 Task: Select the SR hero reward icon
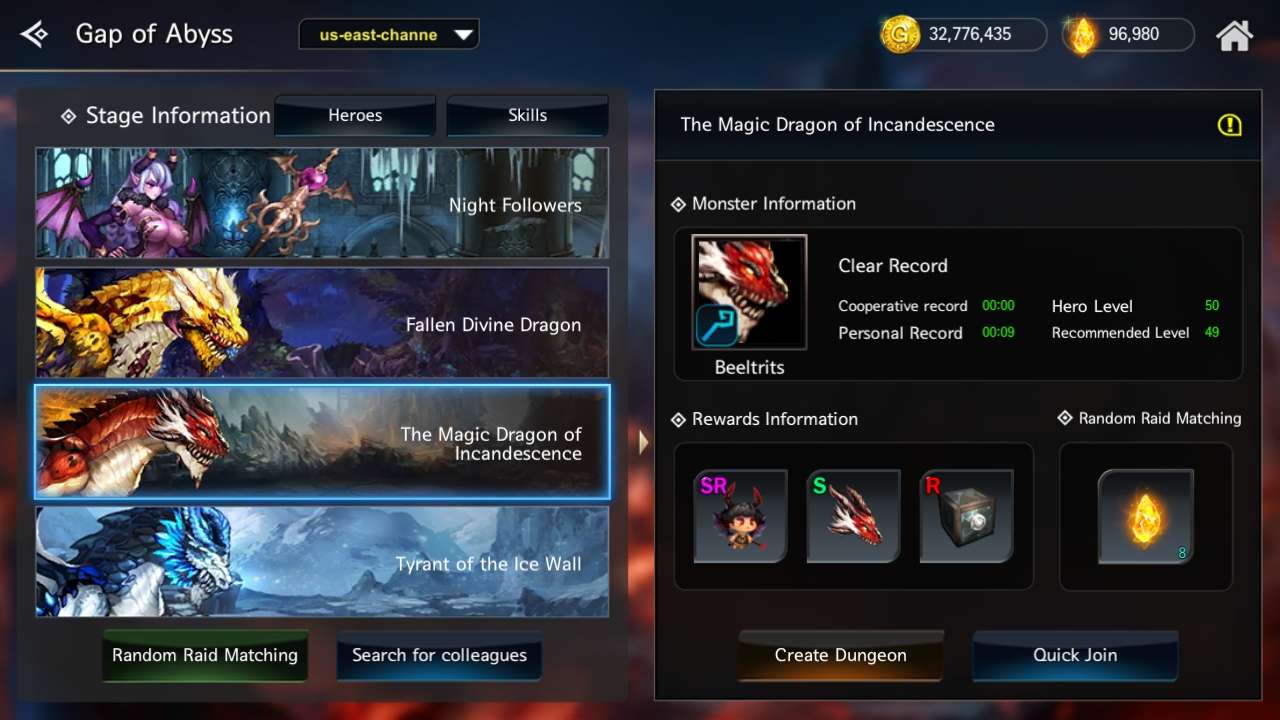[740, 516]
